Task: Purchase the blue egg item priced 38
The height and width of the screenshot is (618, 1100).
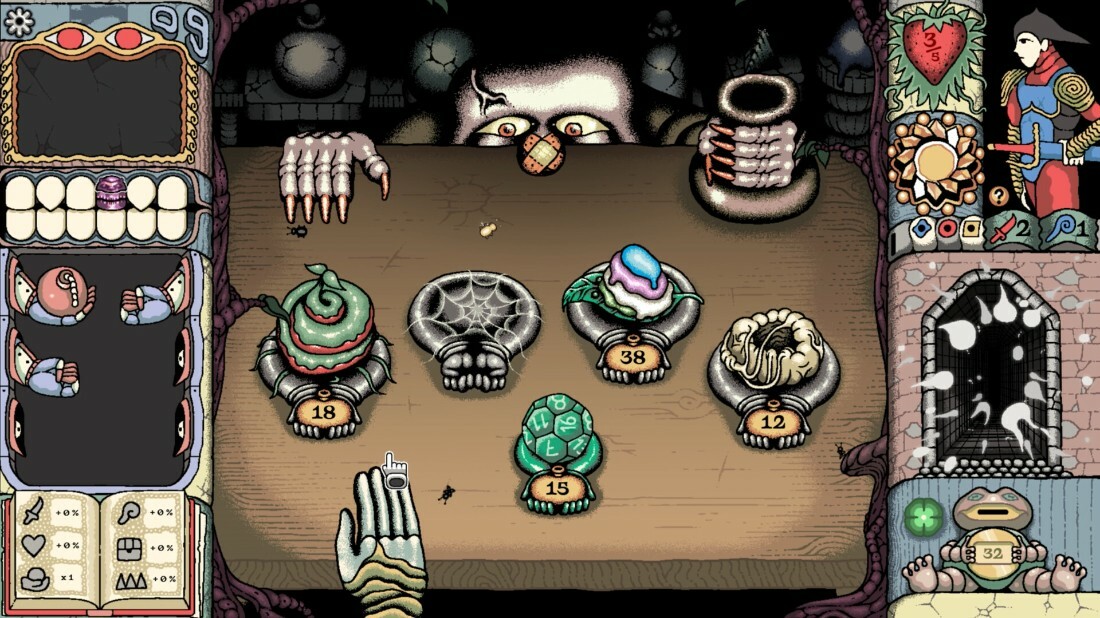Action: point(631,290)
